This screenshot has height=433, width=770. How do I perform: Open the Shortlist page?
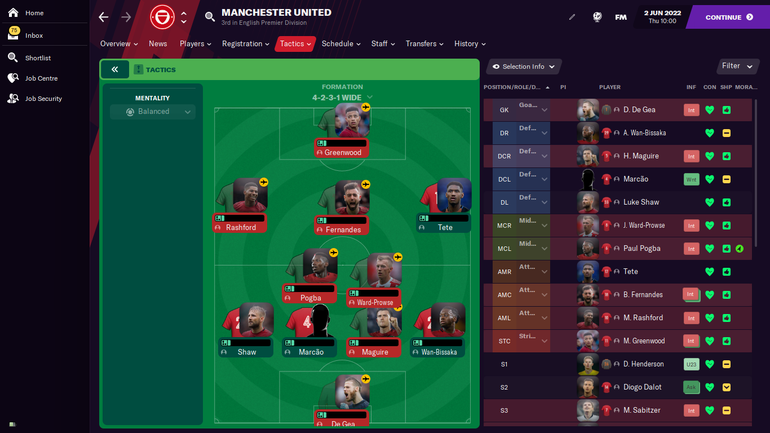click(x=37, y=58)
